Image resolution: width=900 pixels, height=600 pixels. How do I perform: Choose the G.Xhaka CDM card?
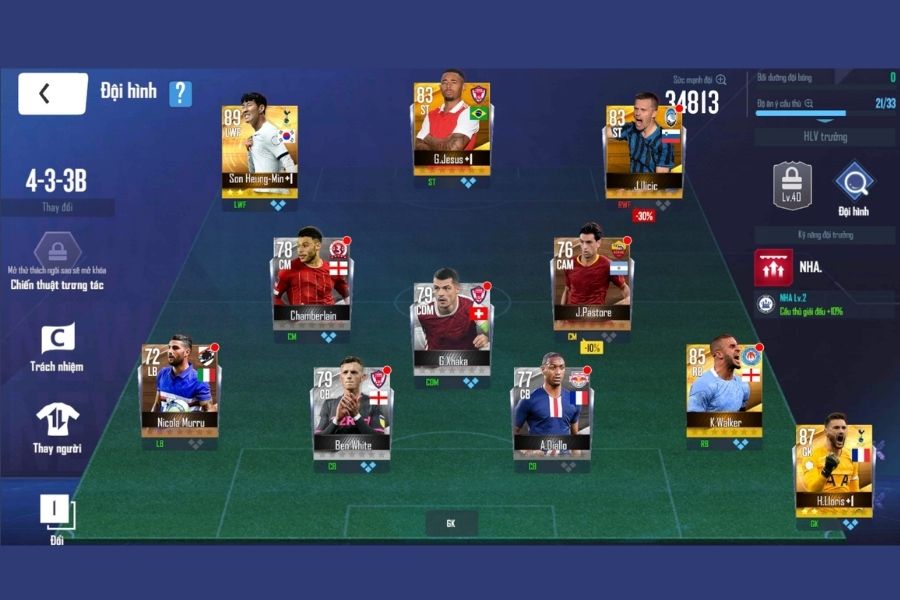tap(453, 321)
